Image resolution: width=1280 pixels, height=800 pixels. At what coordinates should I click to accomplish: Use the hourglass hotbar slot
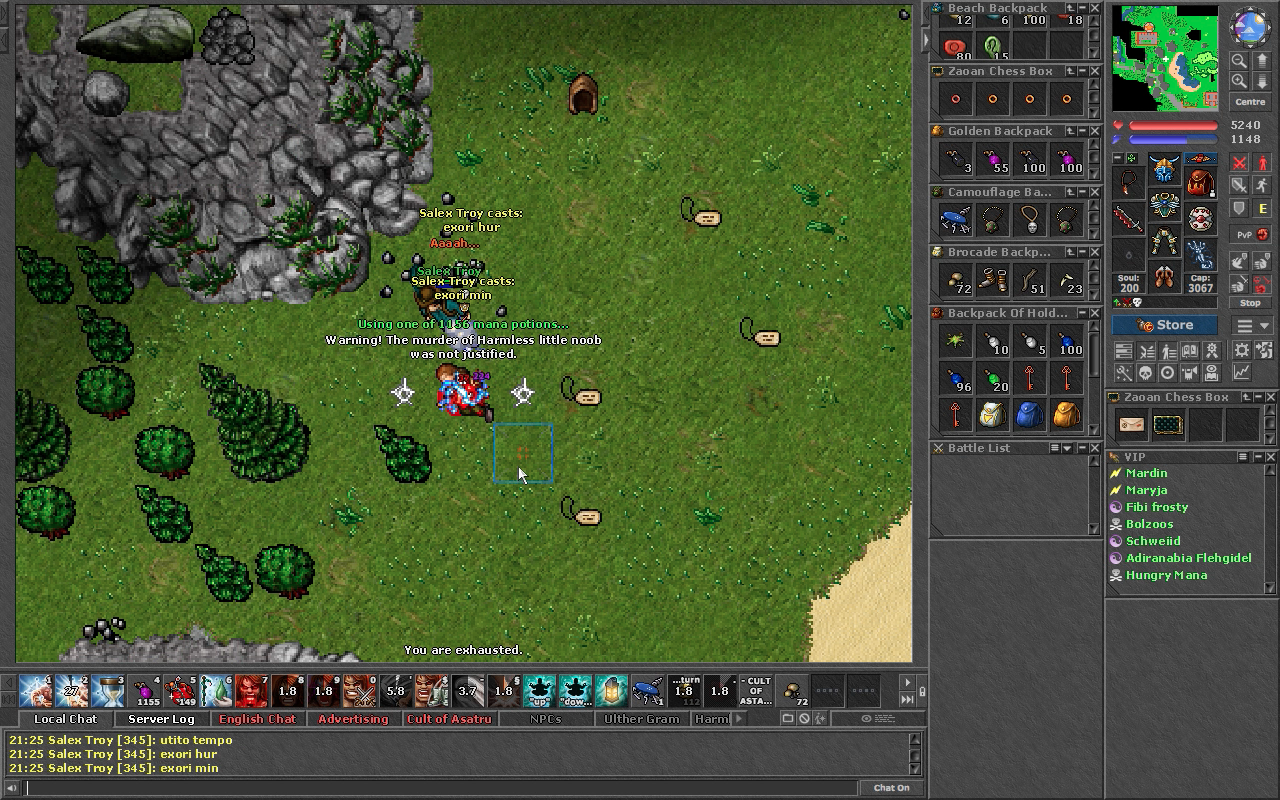point(108,690)
